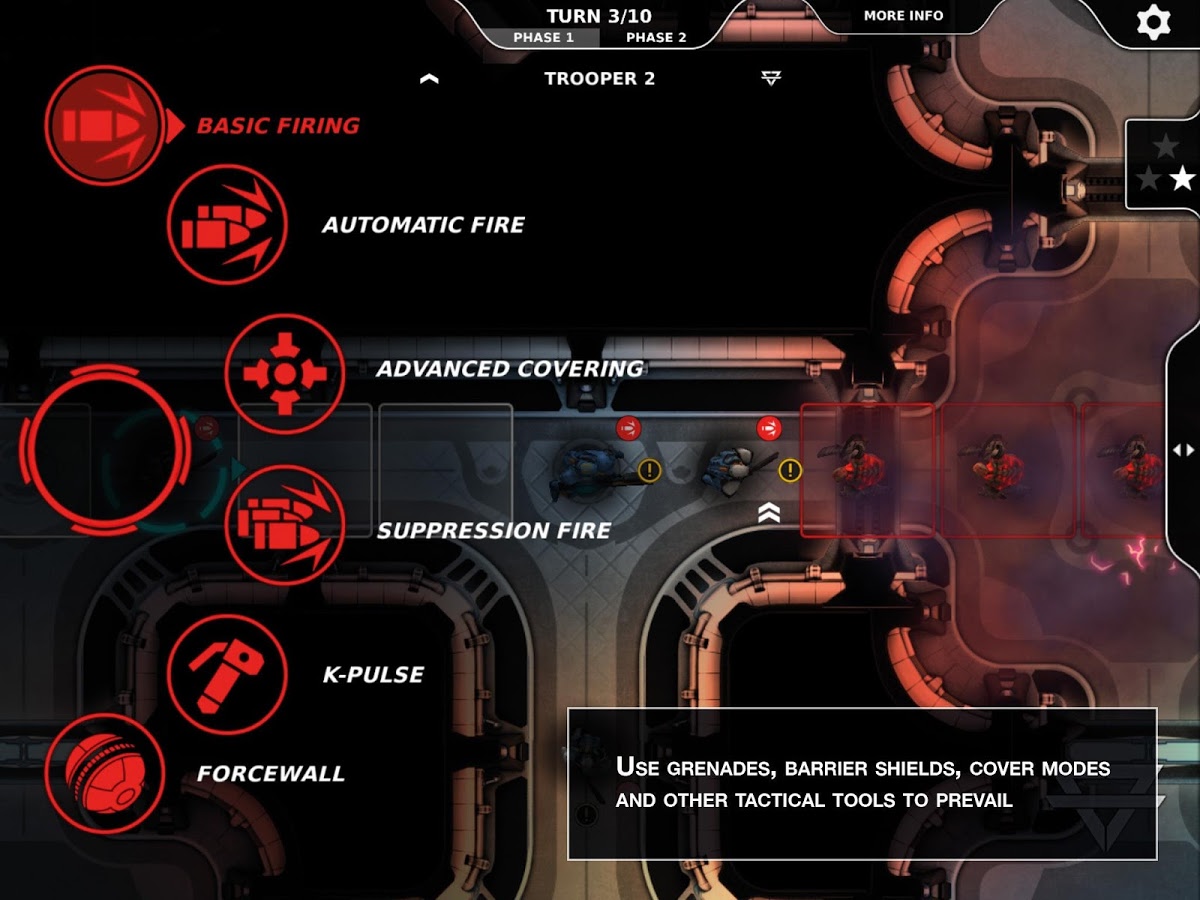Click the empty red ring button
The height and width of the screenshot is (900, 1200).
coord(104,450)
